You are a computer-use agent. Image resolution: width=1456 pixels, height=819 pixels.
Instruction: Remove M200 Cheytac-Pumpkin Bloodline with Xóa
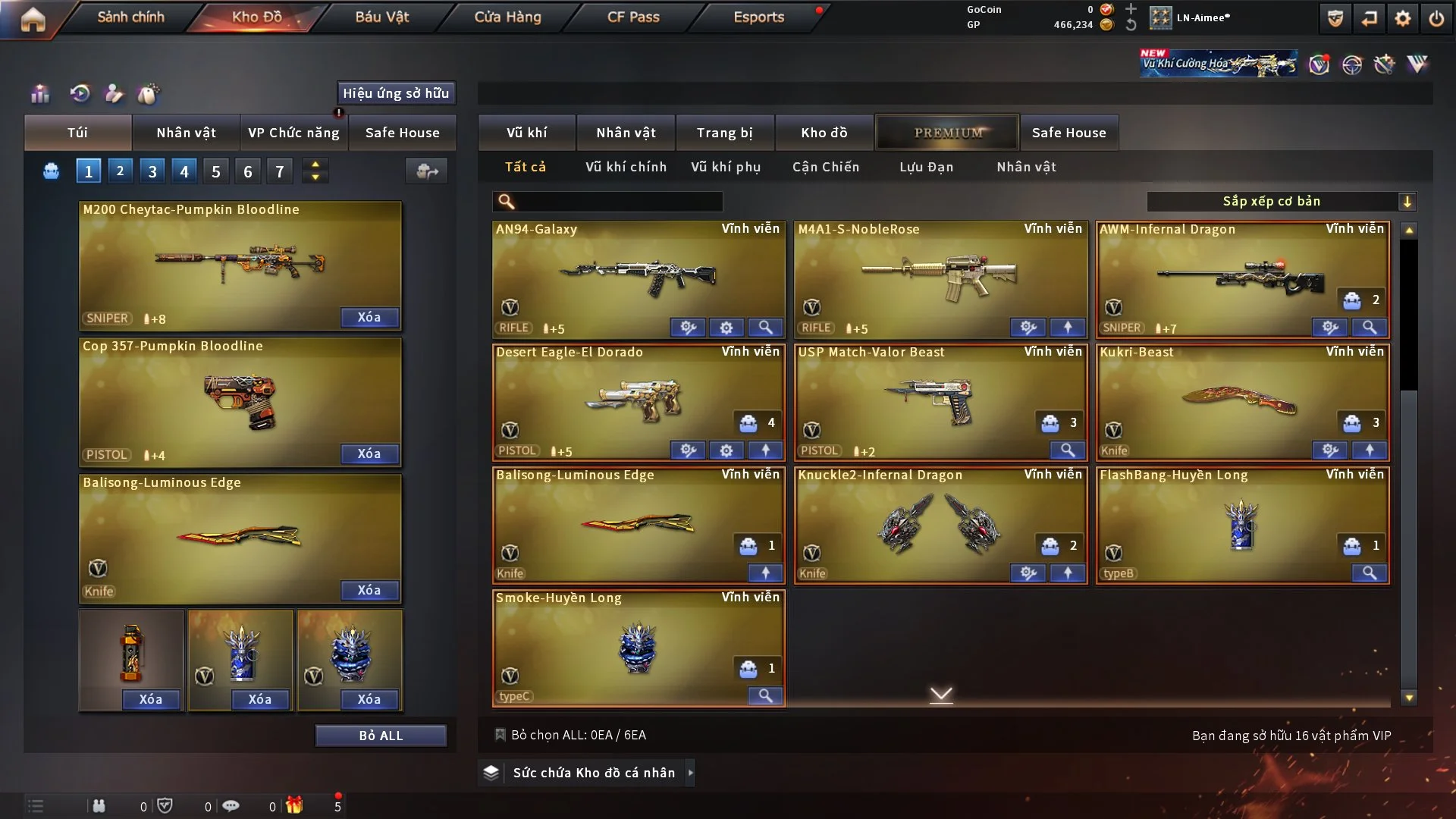pyautogui.click(x=369, y=317)
